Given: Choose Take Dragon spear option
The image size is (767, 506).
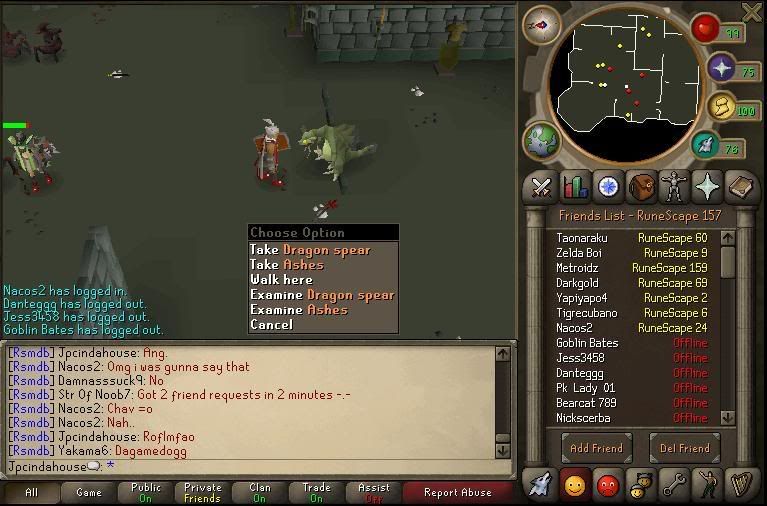Looking at the screenshot, I should (x=310, y=250).
